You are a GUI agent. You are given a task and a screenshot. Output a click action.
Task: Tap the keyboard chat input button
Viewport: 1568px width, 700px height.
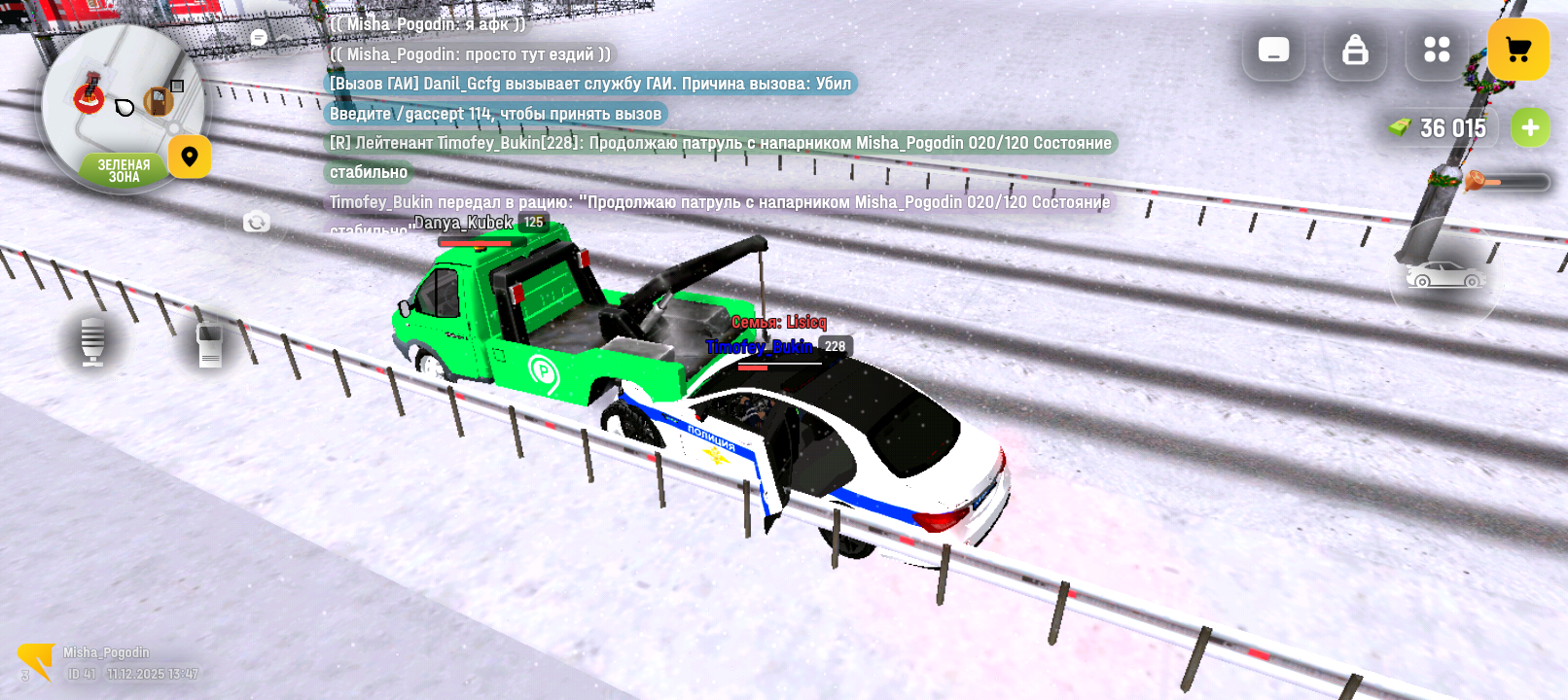point(1273,50)
